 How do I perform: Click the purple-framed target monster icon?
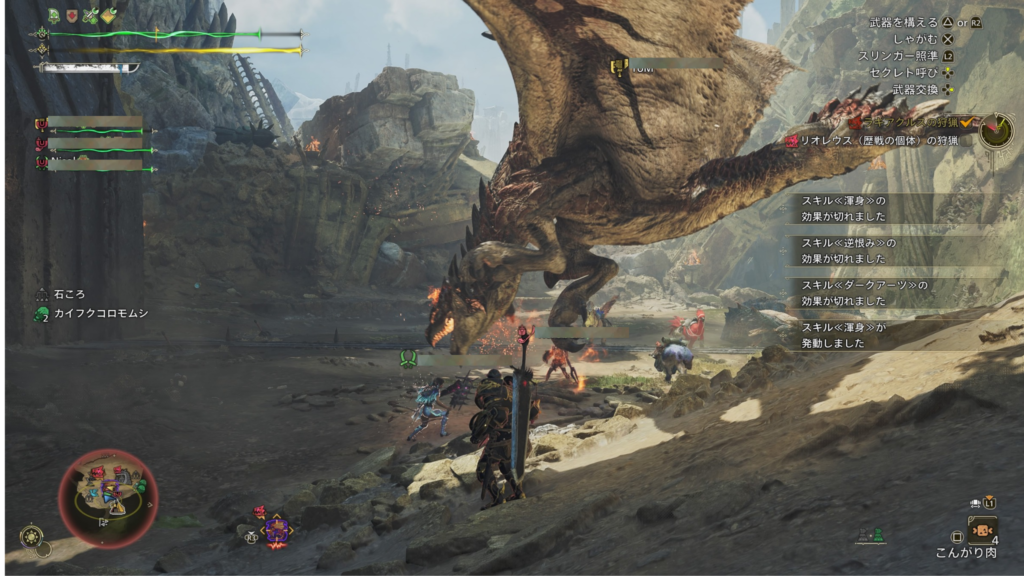tap(276, 529)
